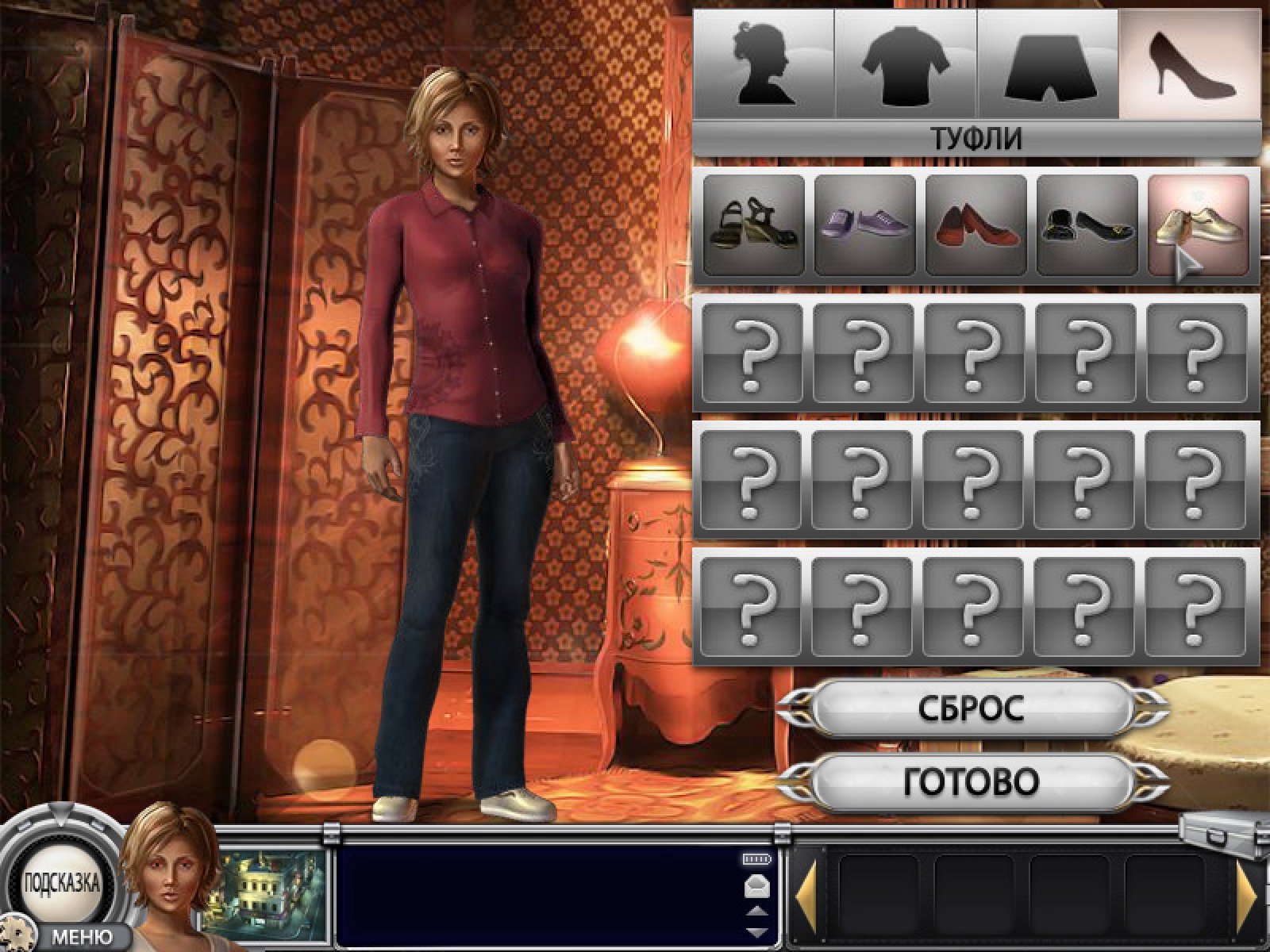The image size is (1270, 952).
Task: Click the dialogue box up arrow
Action: point(756,911)
